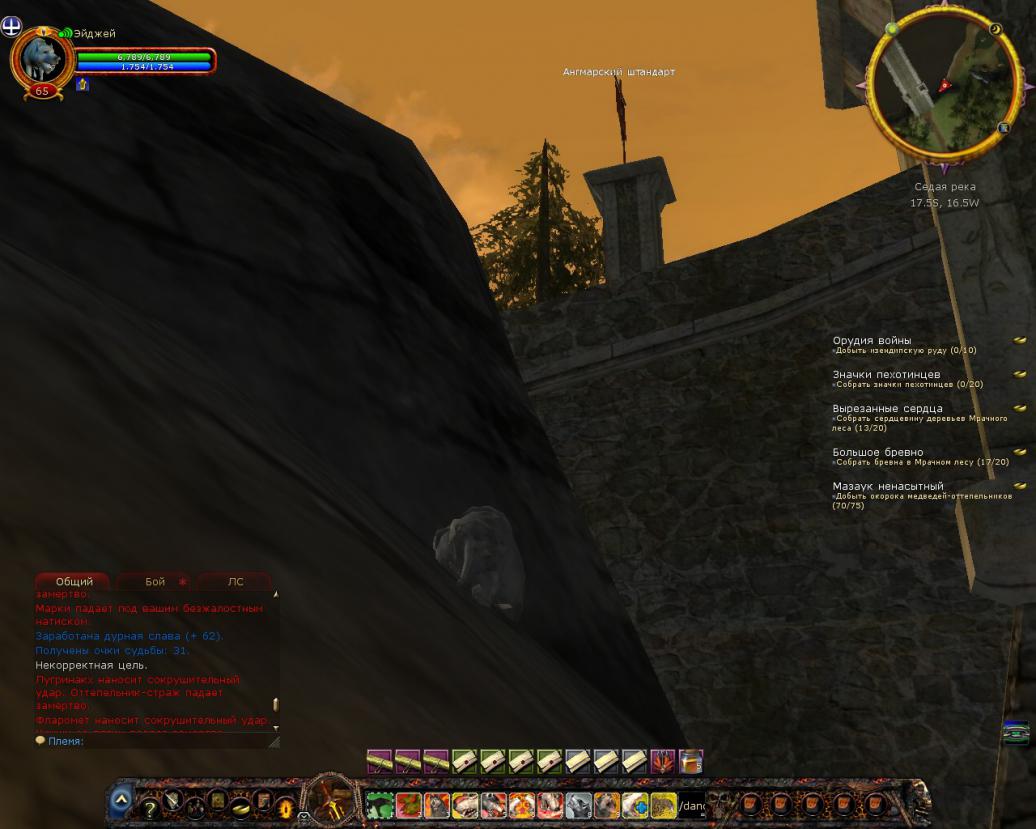Screen dimensions: 1036x829
Task: Open the Орудия войны quest in tracker
Action: 872,341
